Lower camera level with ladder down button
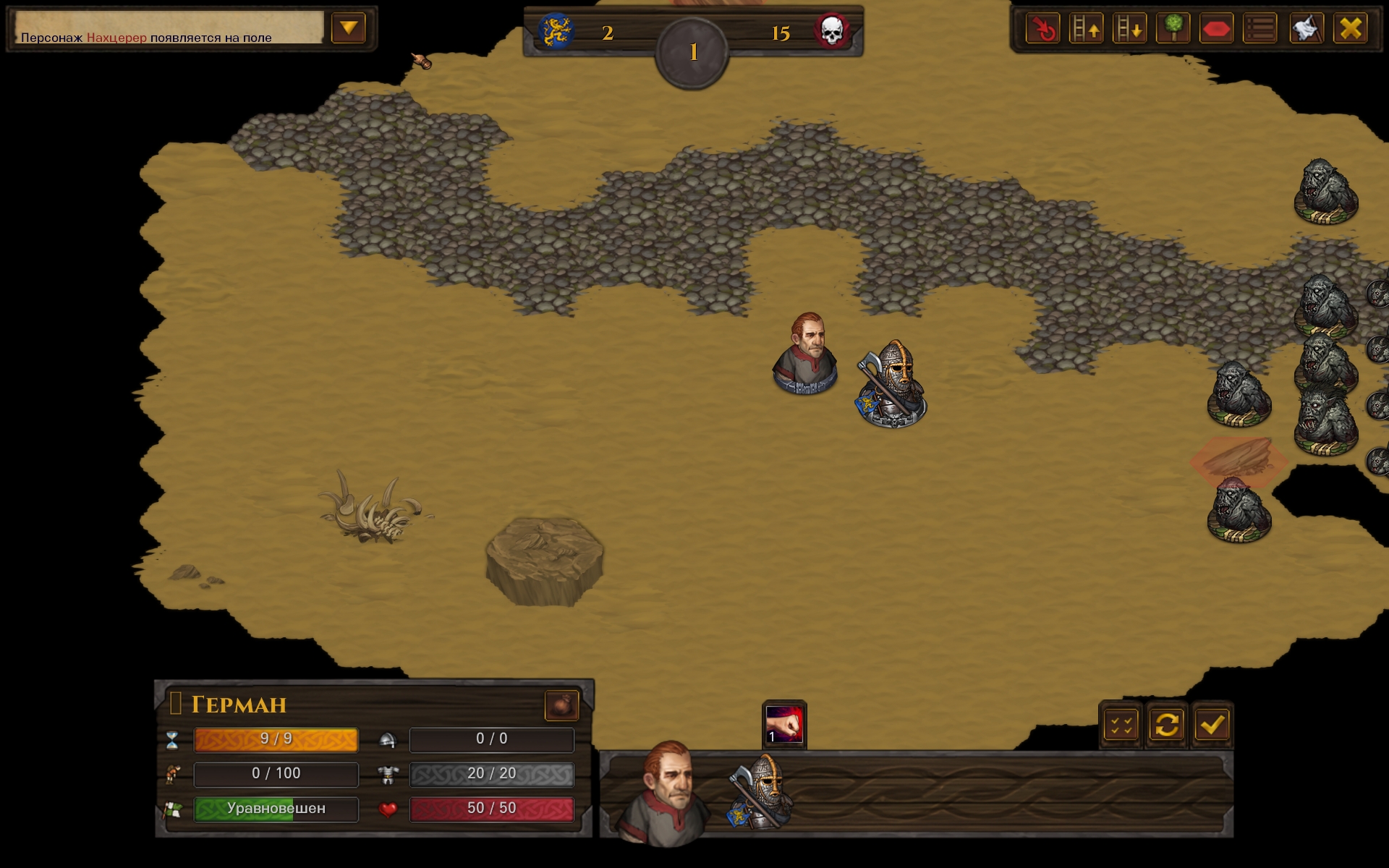The height and width of the screenshot is (868, 1389). 1129,29
